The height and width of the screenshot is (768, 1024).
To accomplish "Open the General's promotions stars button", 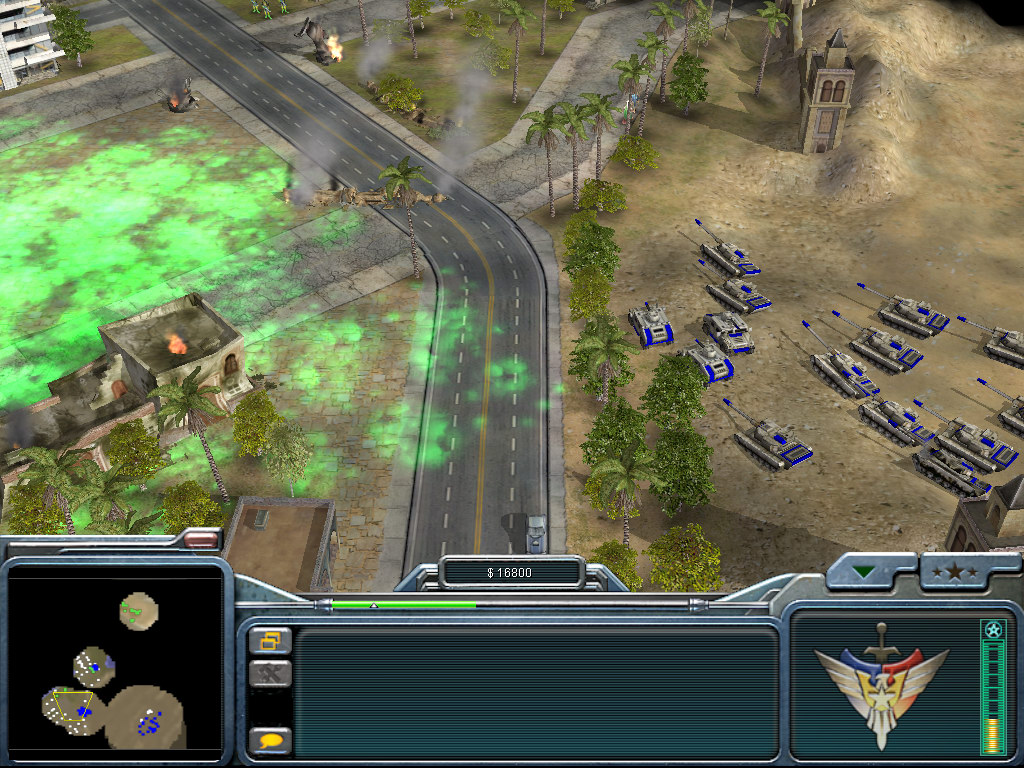I will 960,572.
